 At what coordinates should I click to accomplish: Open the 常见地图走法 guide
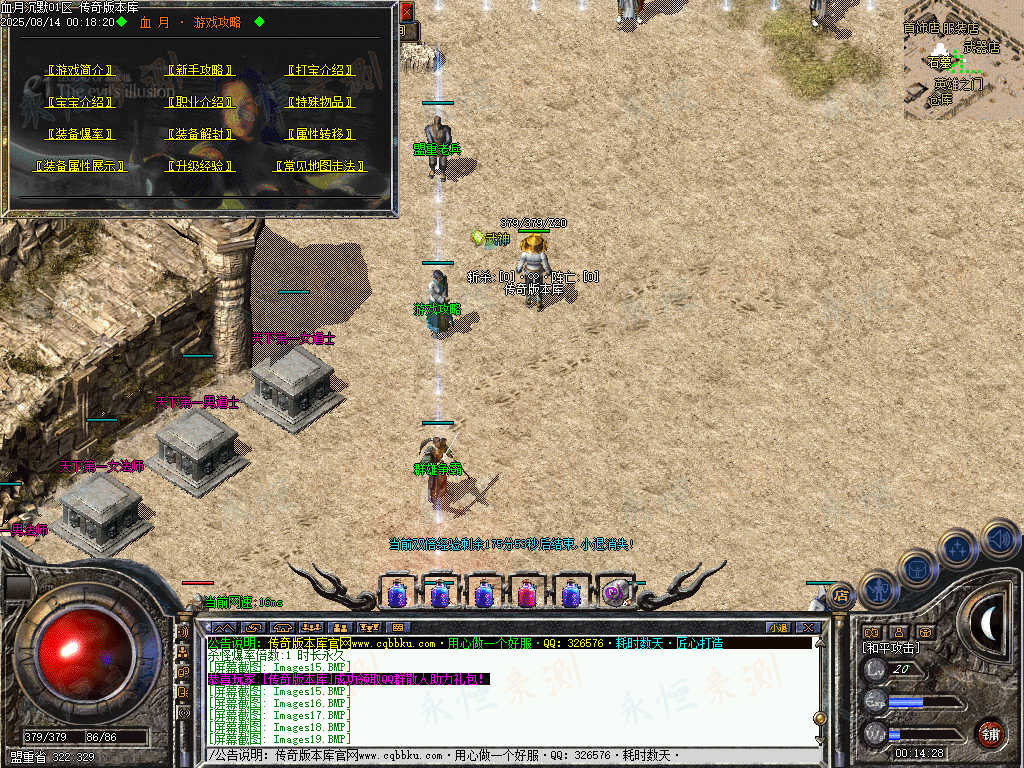(x=320, y=166)
